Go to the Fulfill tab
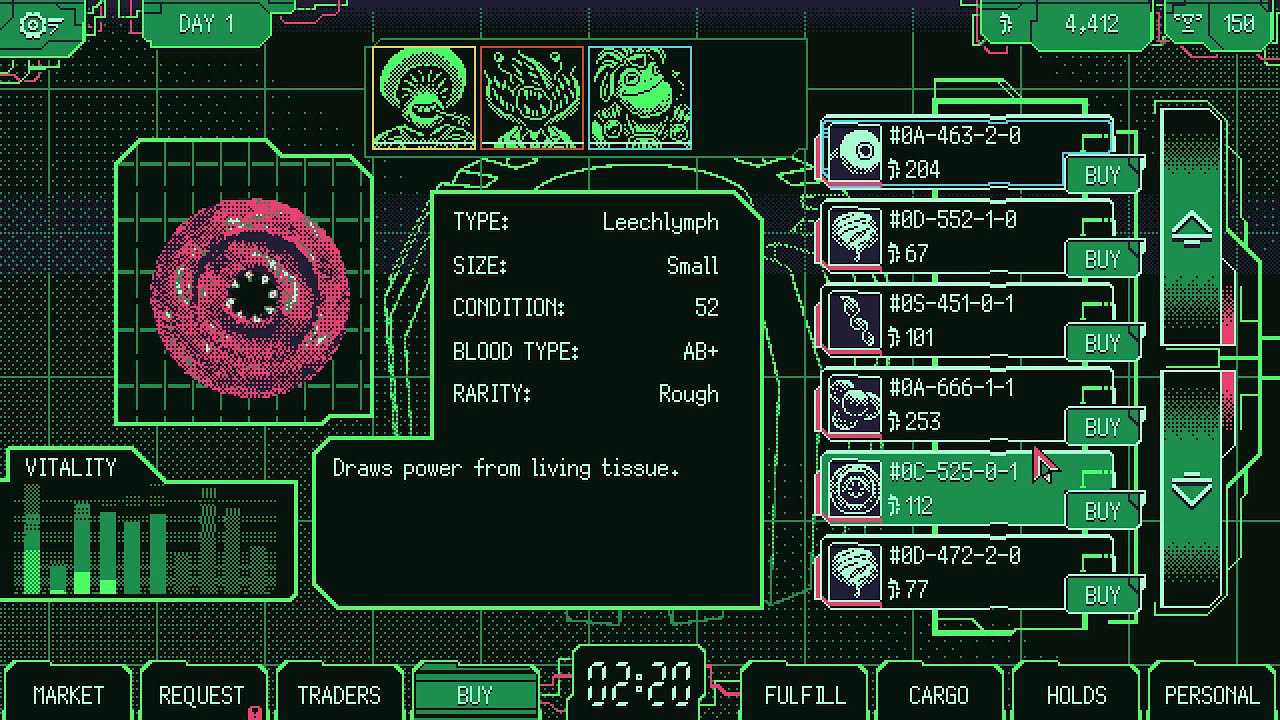The width and height of the screenshot is (1280, 720). [804, 695]
